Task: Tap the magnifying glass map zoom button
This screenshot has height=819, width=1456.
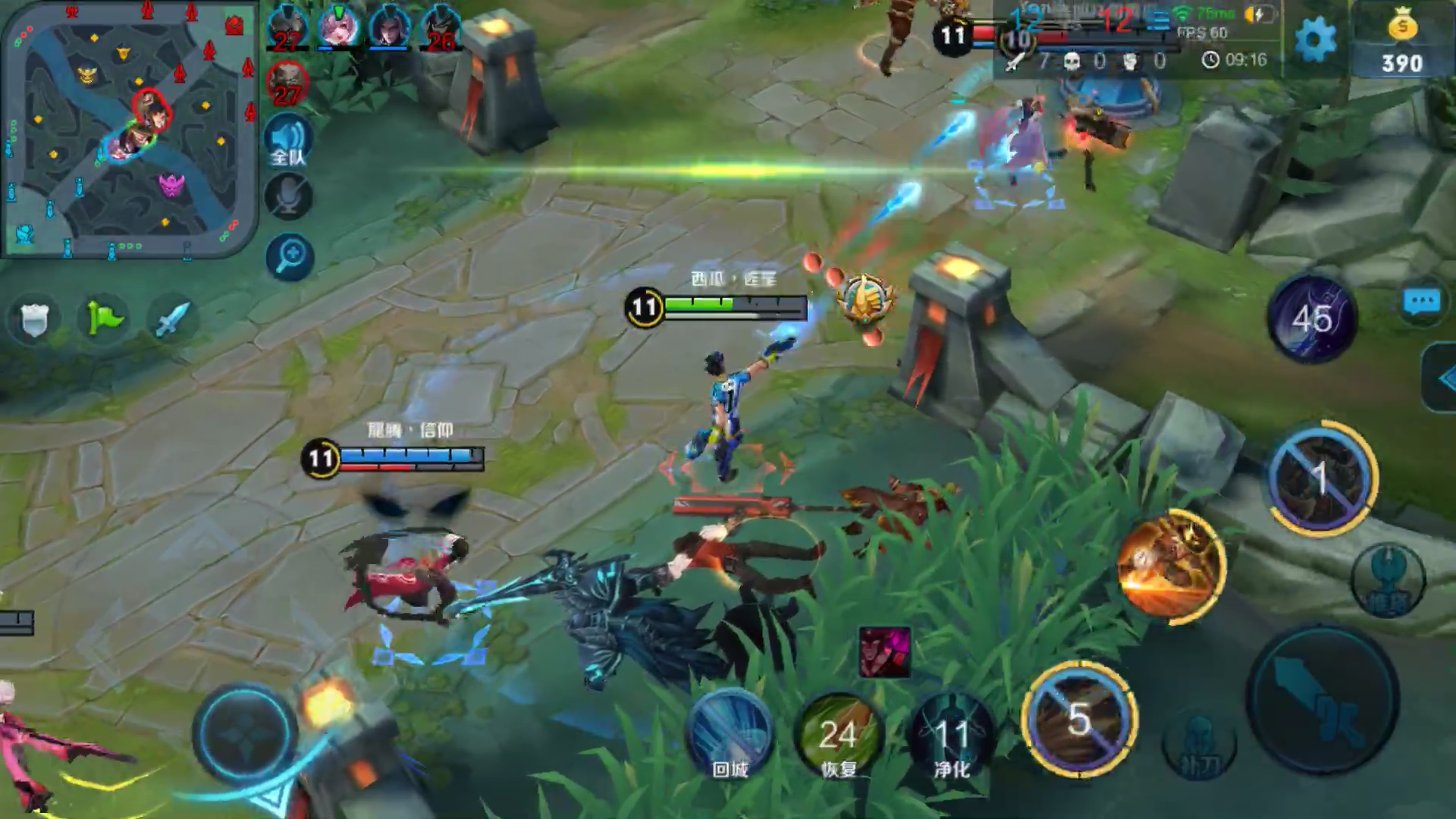Action: tap(290, 256)
